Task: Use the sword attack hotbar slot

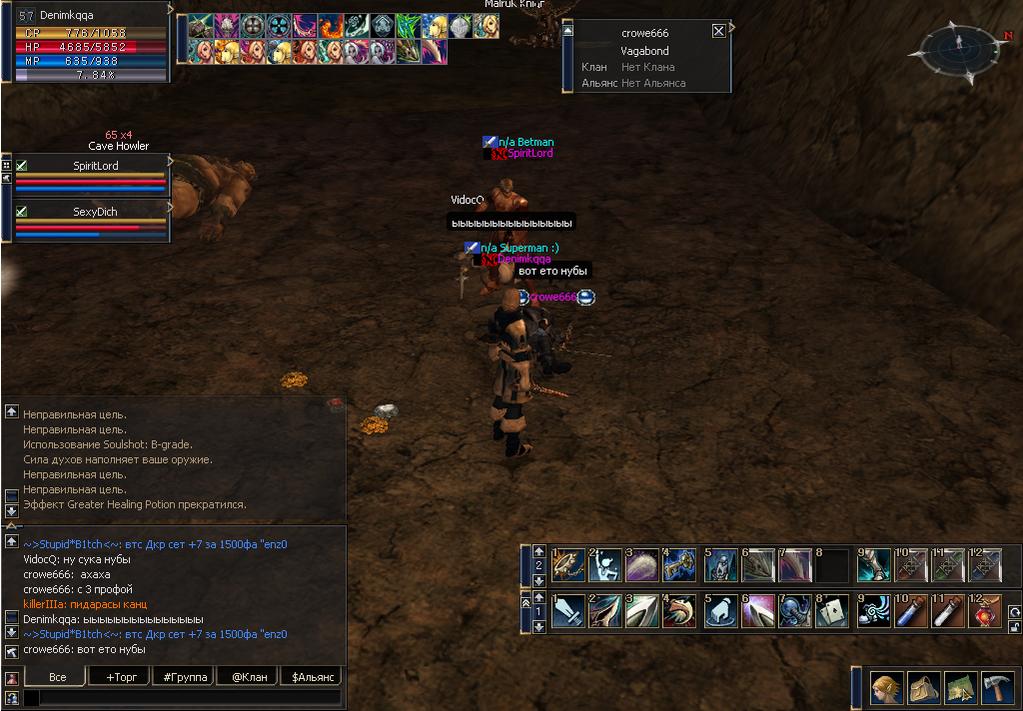Action: (568, 611)
